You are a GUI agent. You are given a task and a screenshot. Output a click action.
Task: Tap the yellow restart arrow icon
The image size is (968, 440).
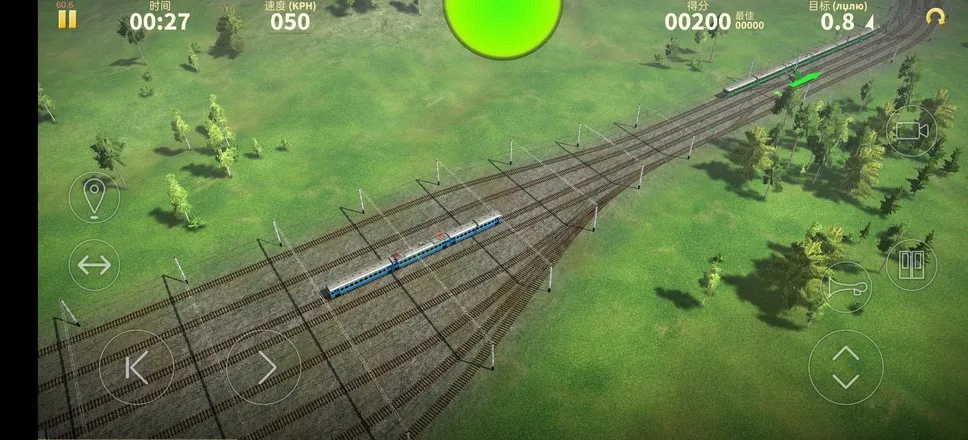click(936, 18)
